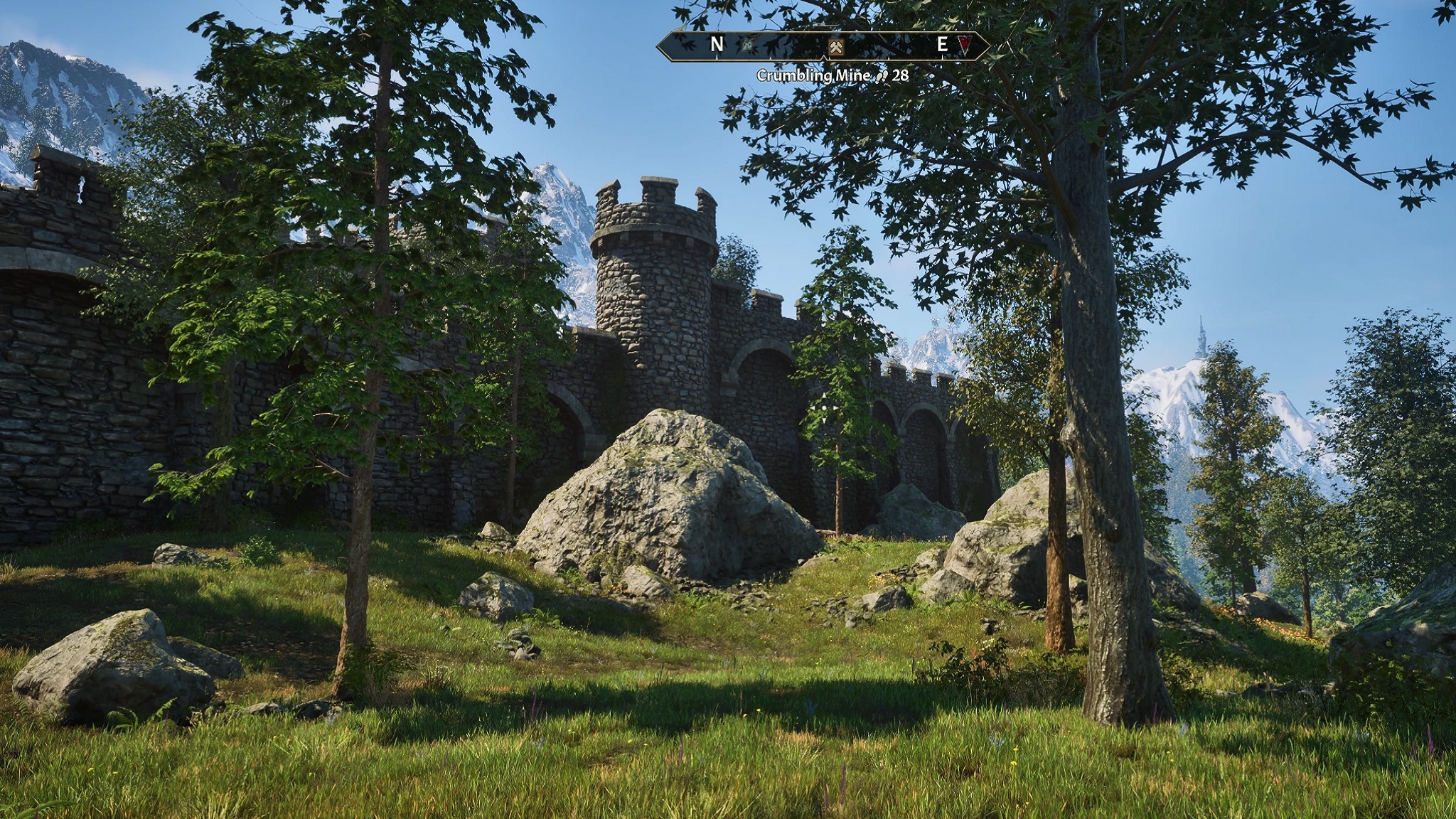Select the four-arrow waypoint marker on the wall

(823, 408)
